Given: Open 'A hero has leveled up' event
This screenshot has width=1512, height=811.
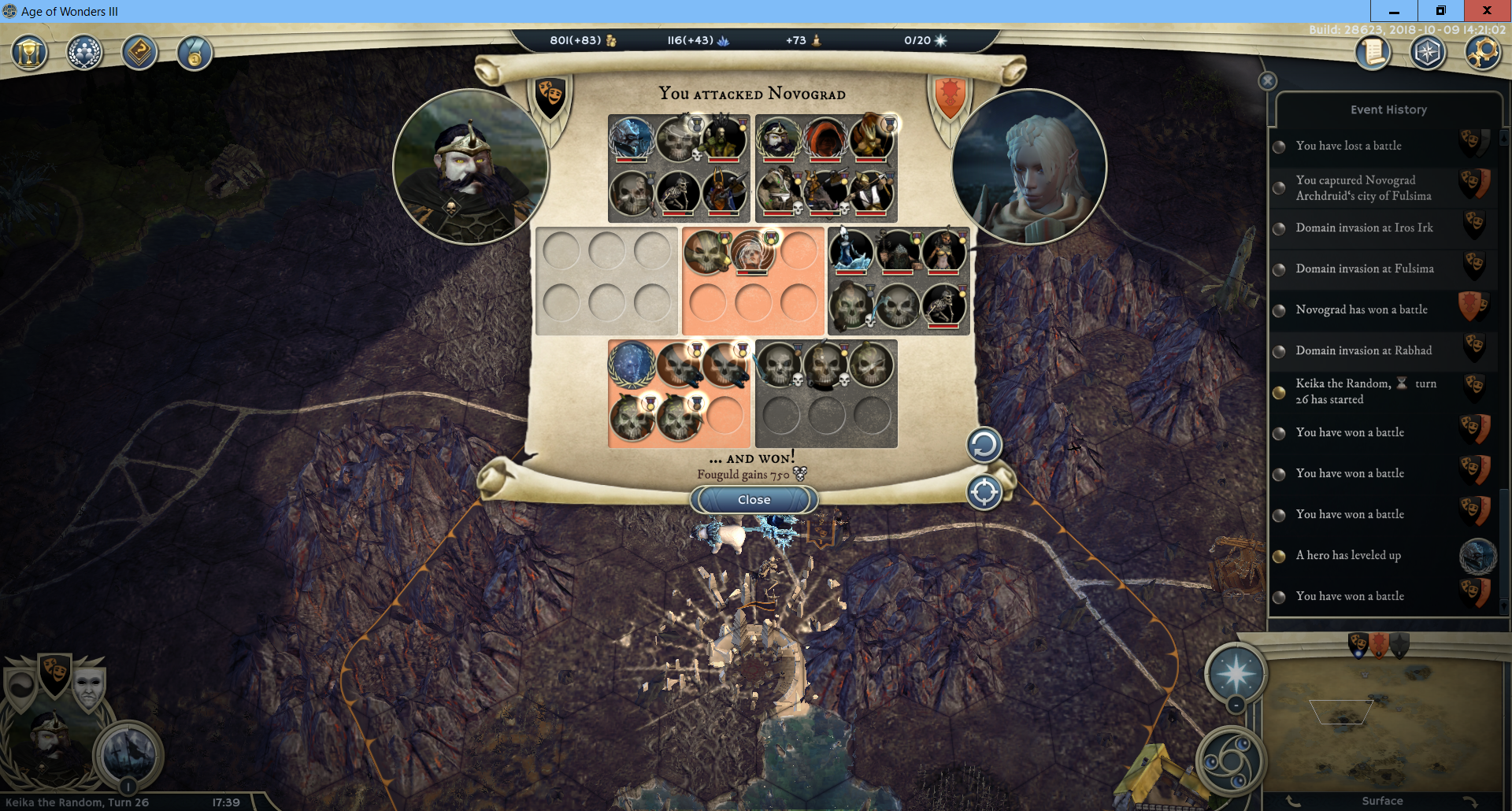Looking at the screenshot, I should tap(1348, 555).
